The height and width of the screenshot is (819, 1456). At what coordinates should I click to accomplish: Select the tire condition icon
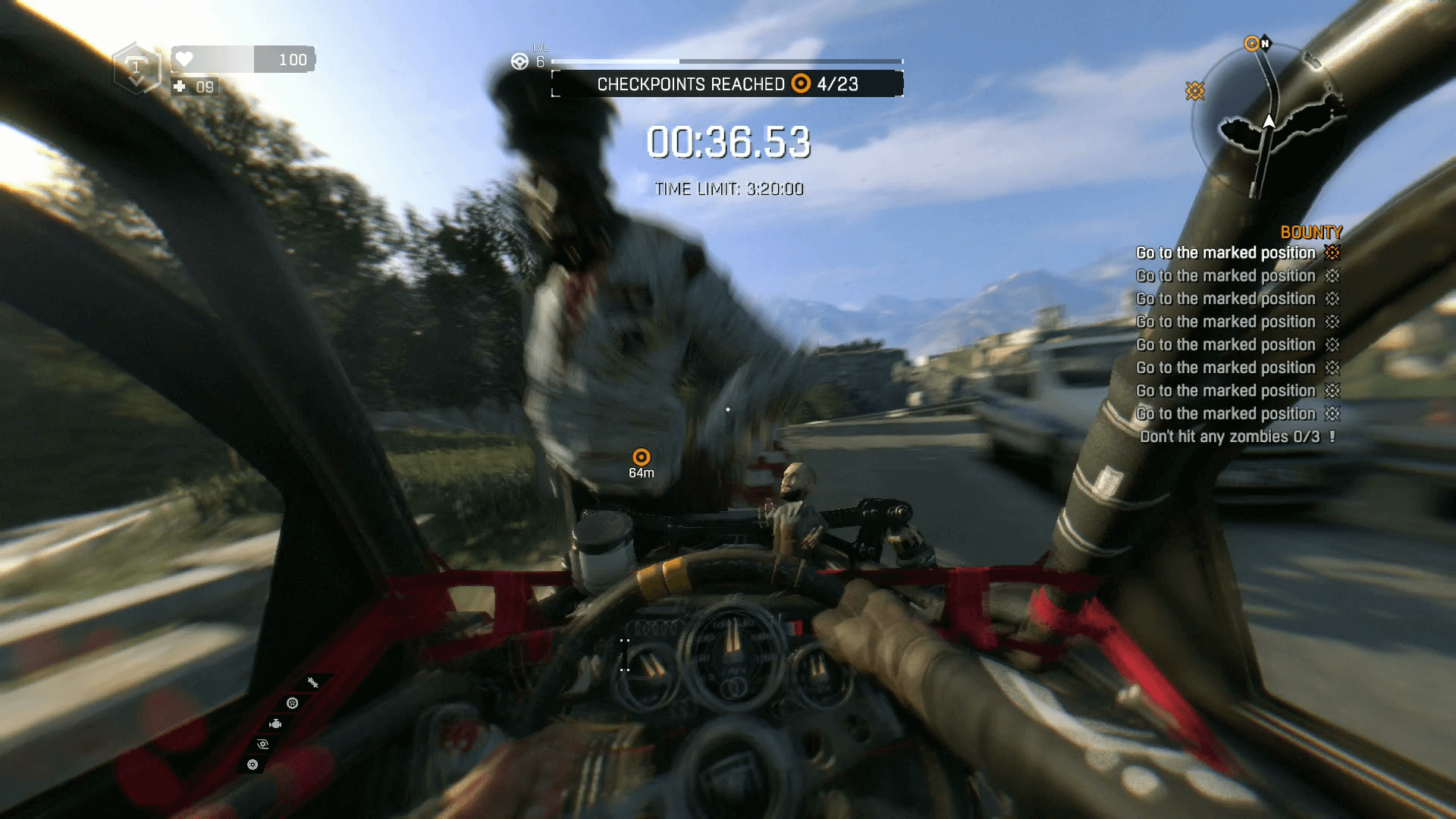pyautogui.click(x=292, y=704)
